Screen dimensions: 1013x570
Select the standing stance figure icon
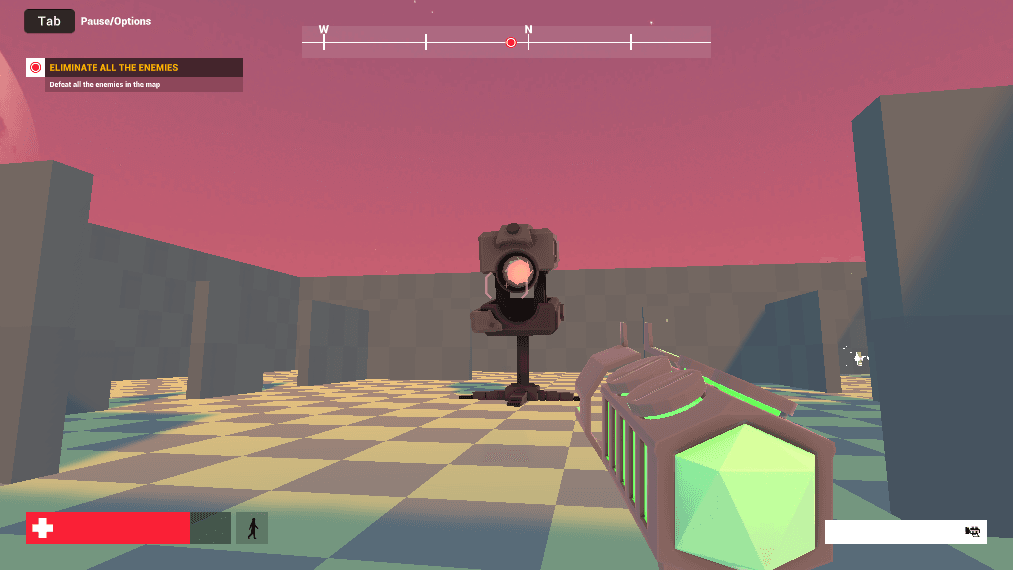[252, 528]
